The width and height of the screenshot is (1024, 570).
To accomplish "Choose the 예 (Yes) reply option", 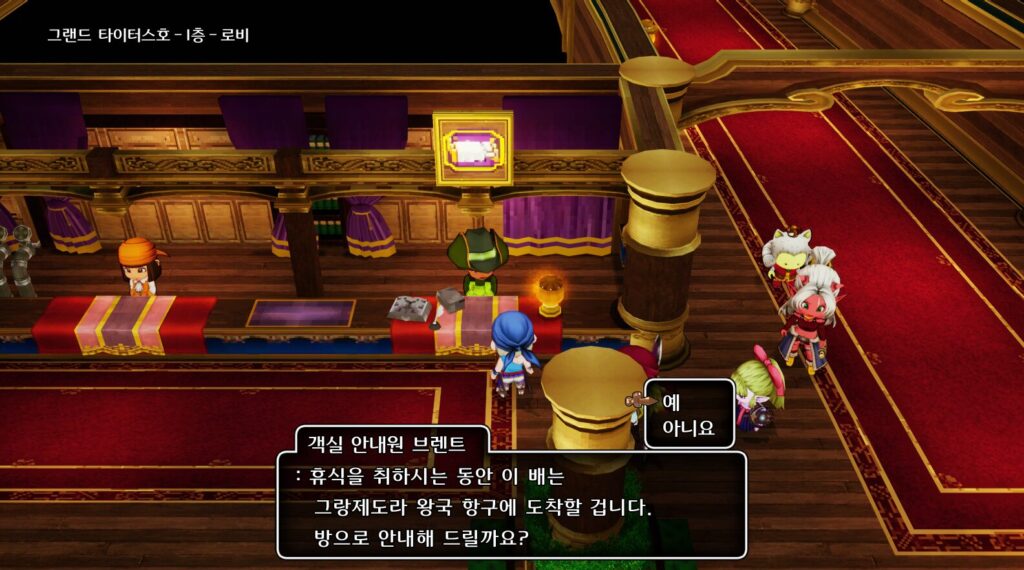I will coord(671,402).
